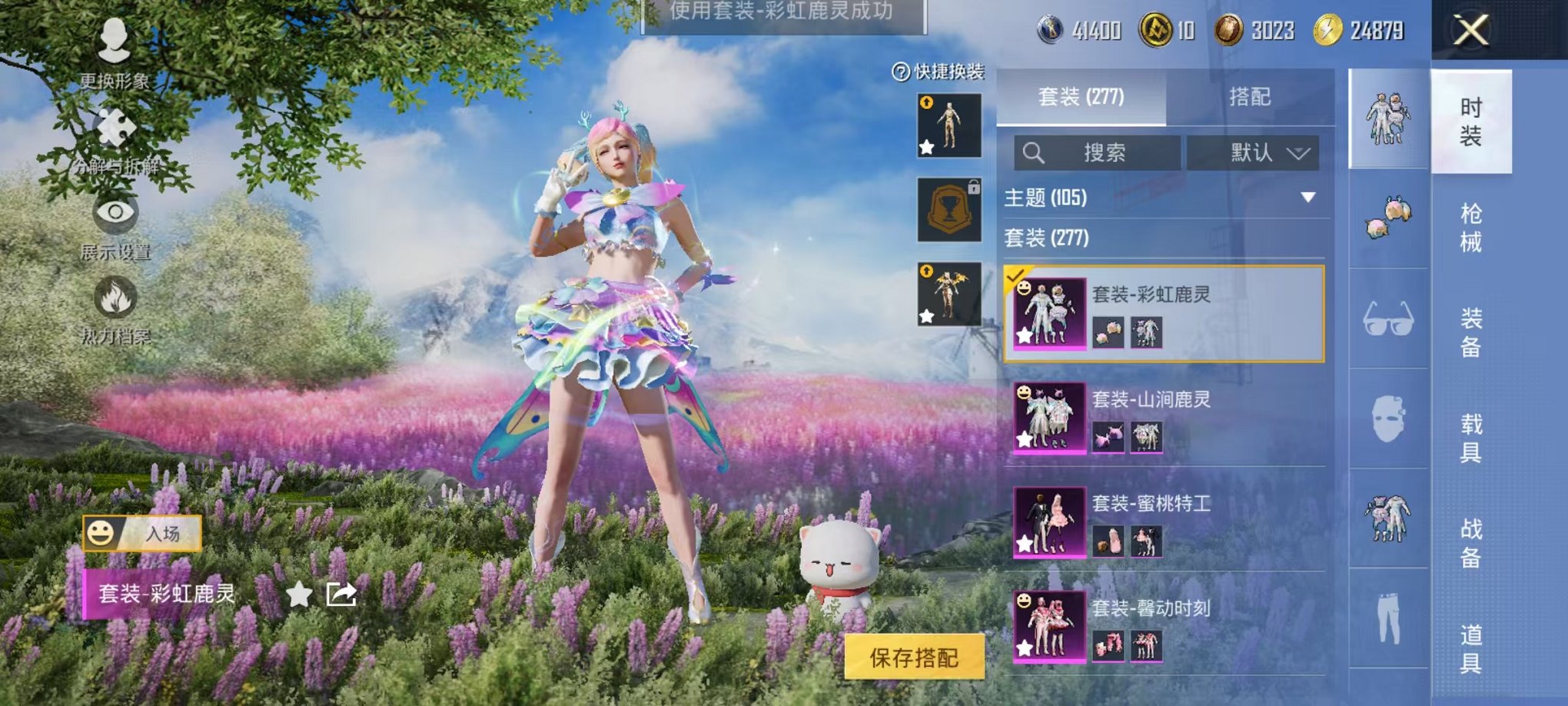Viewport: 1568px width, 706px height.
Task: Select the 分解与拆解 dismantle tool
Action: tap(114, 140)
